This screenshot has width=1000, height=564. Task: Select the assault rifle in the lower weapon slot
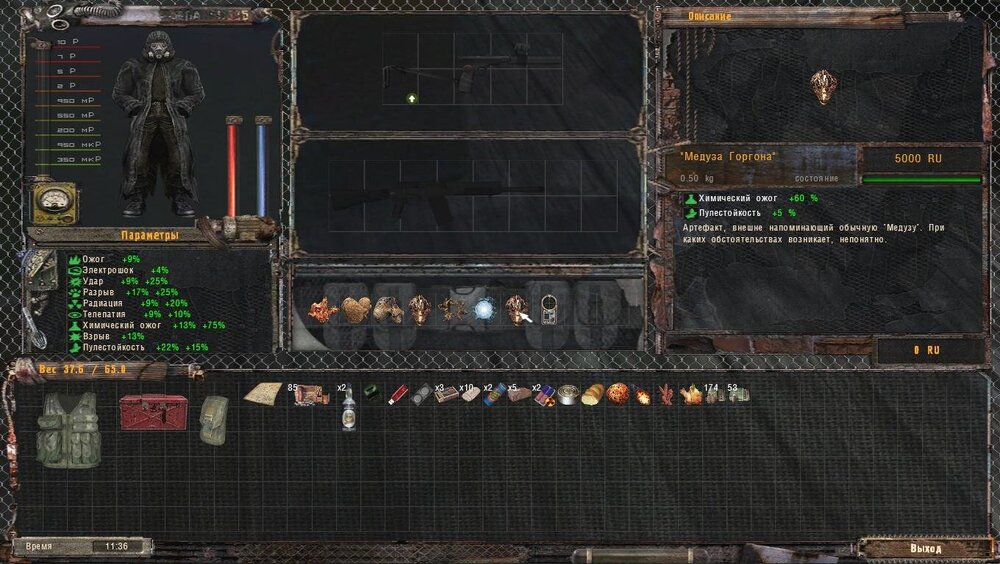(440, 194)
